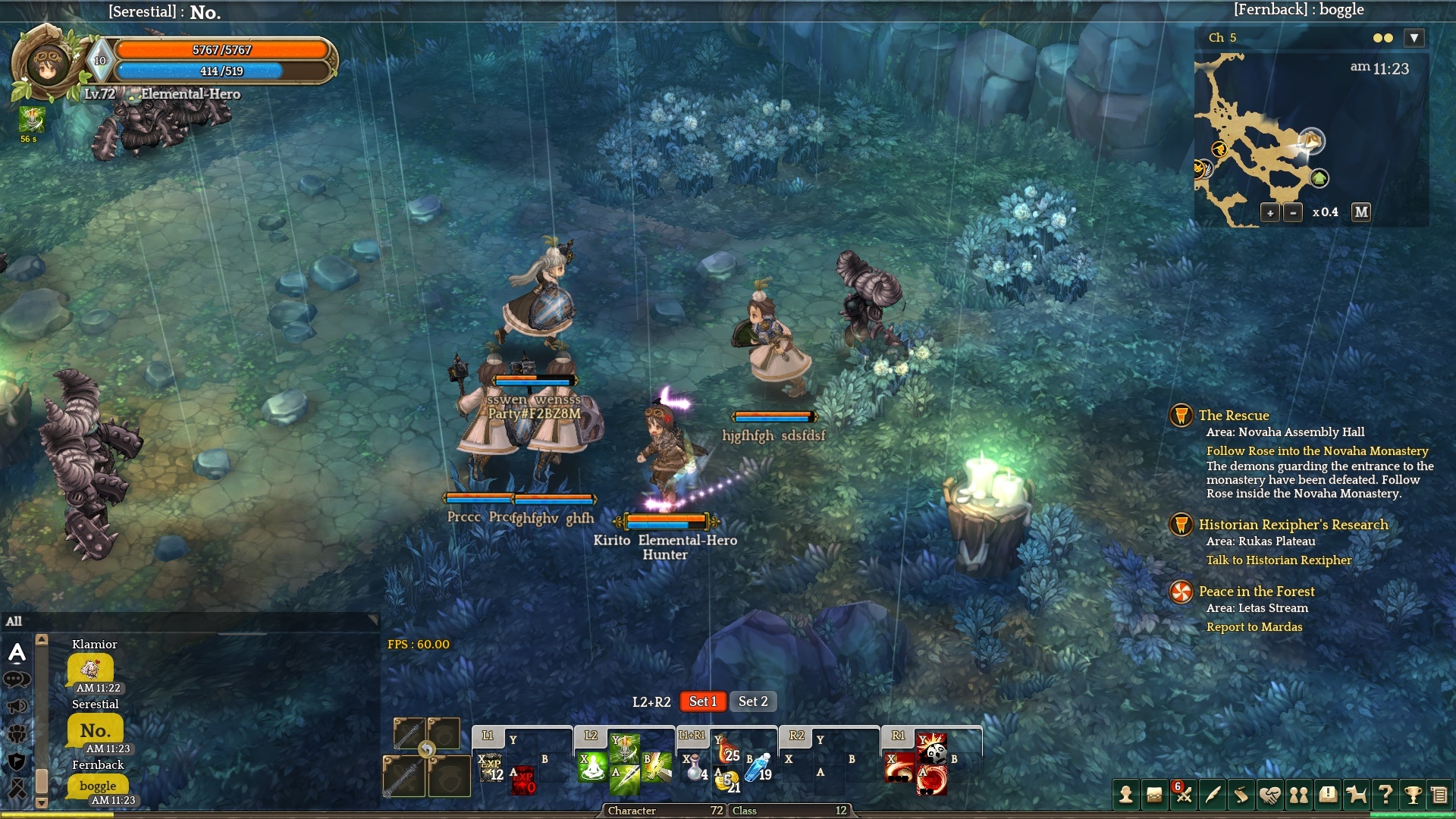Image resolution: width=1456 pixels, height=819 pixels.
Task: Zoom in the minimap with the plus button
Action: [1270, 213]
